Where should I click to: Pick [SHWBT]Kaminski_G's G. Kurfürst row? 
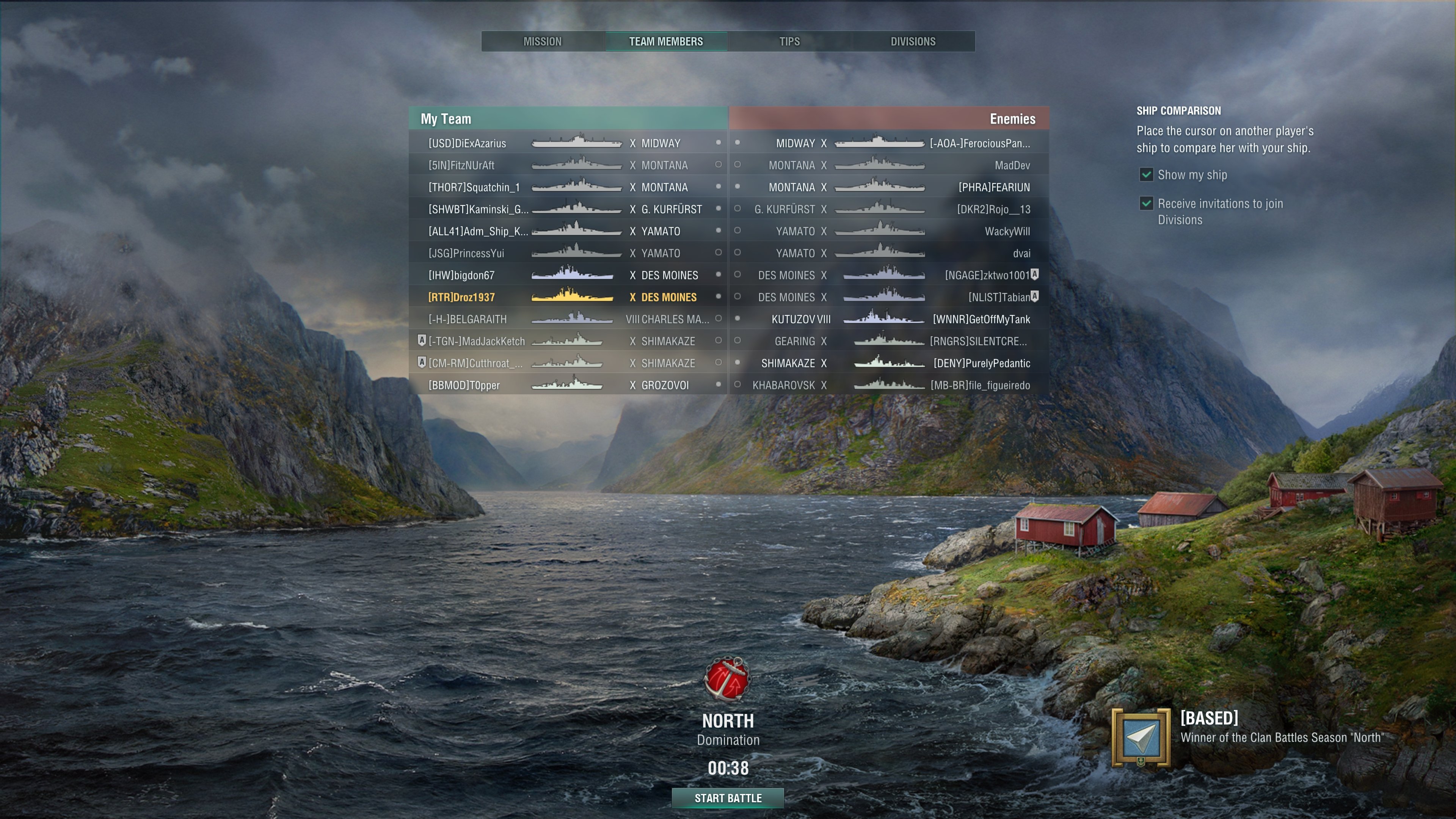[x=568, y=210]
